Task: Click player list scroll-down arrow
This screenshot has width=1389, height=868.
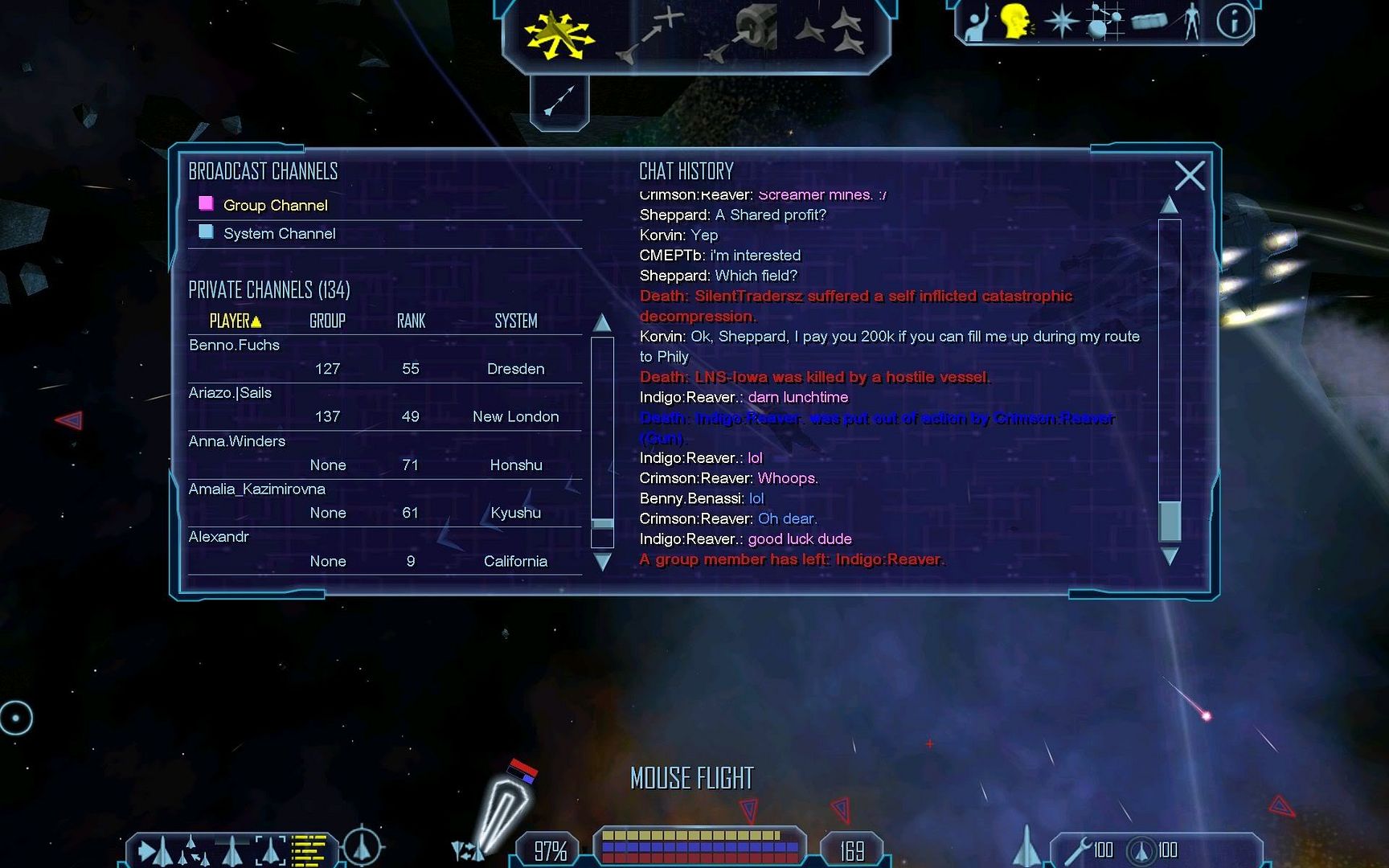Action: coord(602,561)
